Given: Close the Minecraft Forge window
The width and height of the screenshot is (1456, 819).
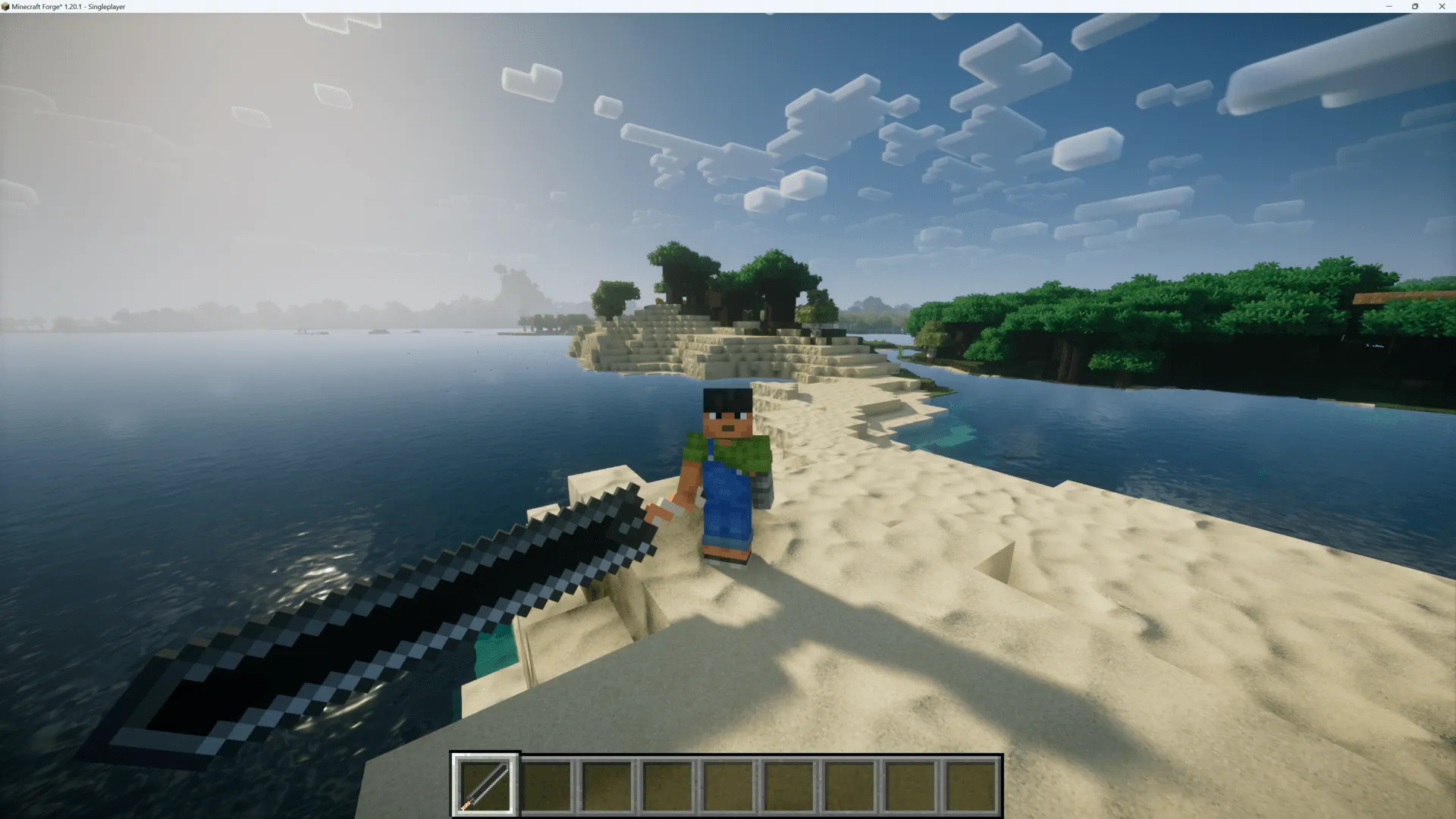Looking at the screenshot, I should 1442,6.
